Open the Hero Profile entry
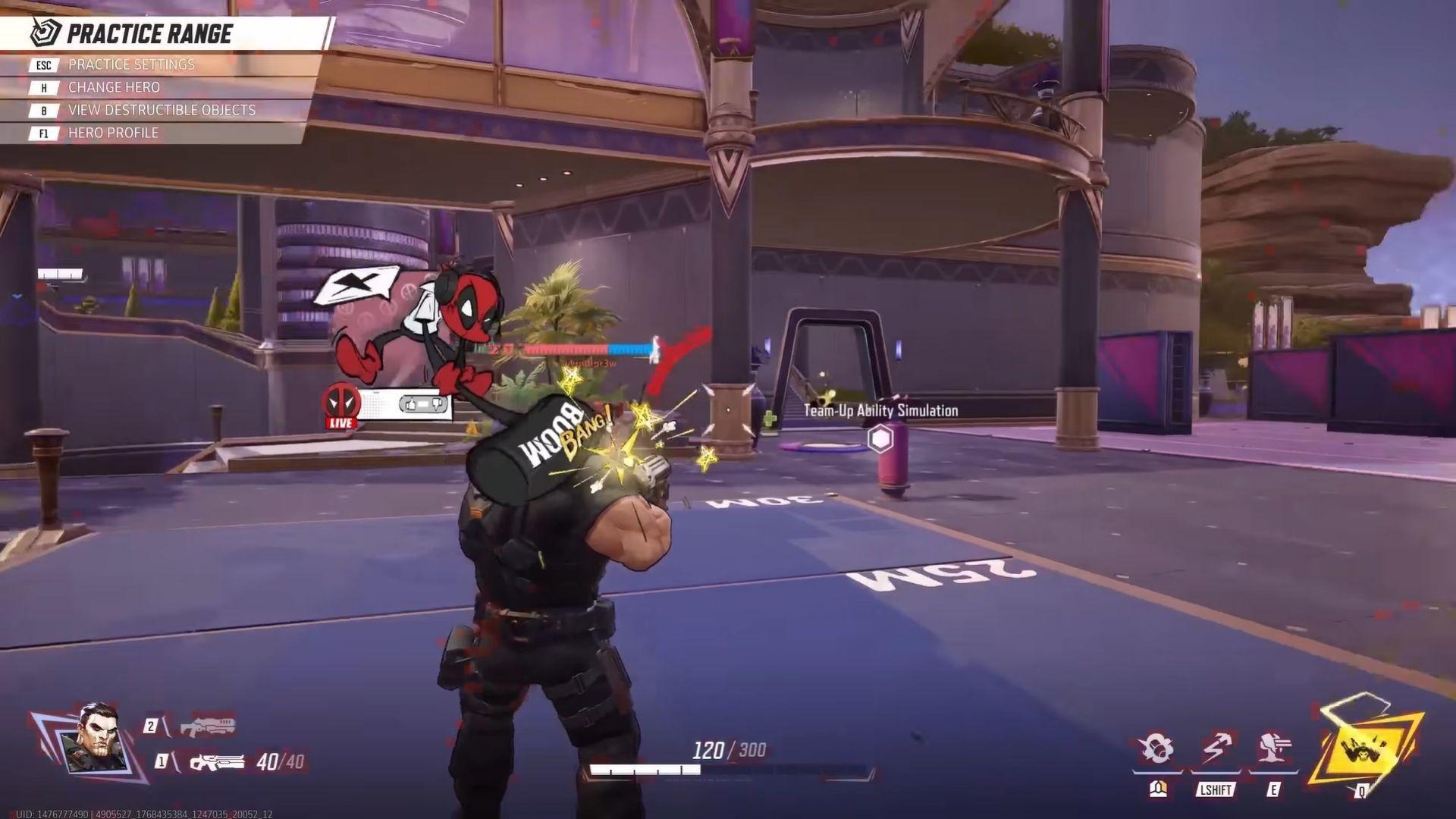 point(113,133)
